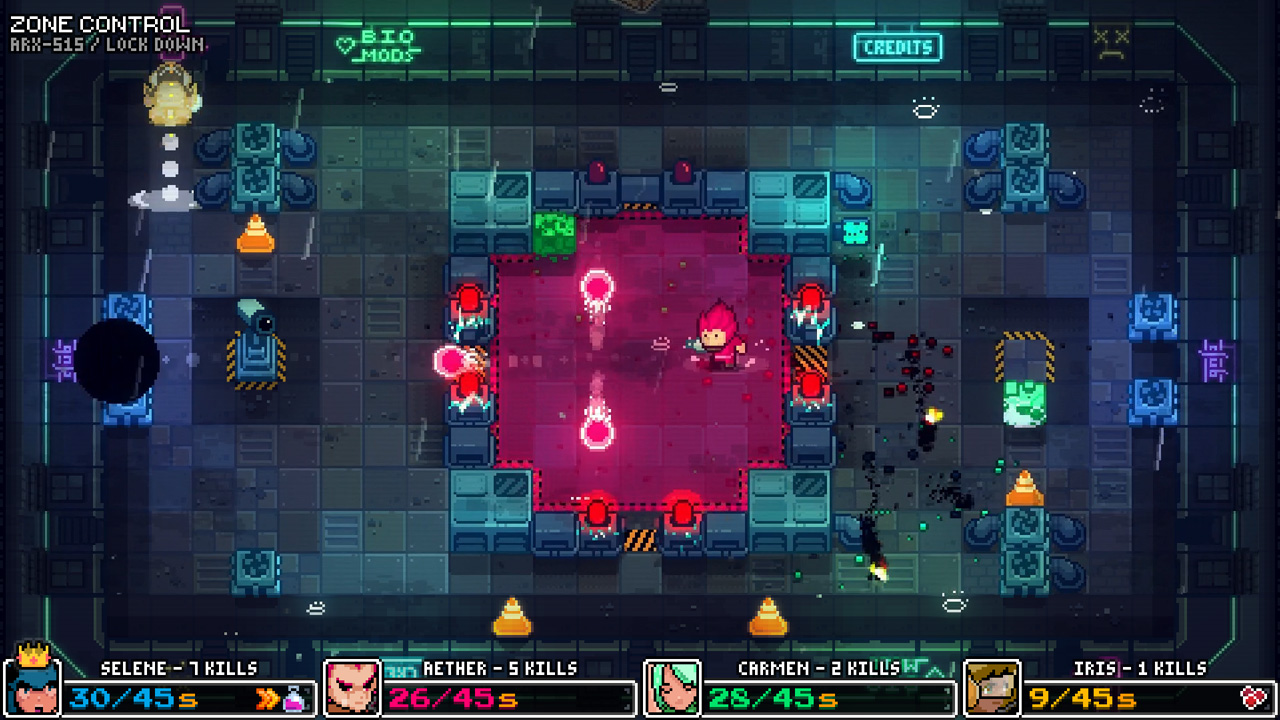Click the potion flask icon beside Selene's timer
This screenshot has width=1280, height=720.
click(293, 699)
